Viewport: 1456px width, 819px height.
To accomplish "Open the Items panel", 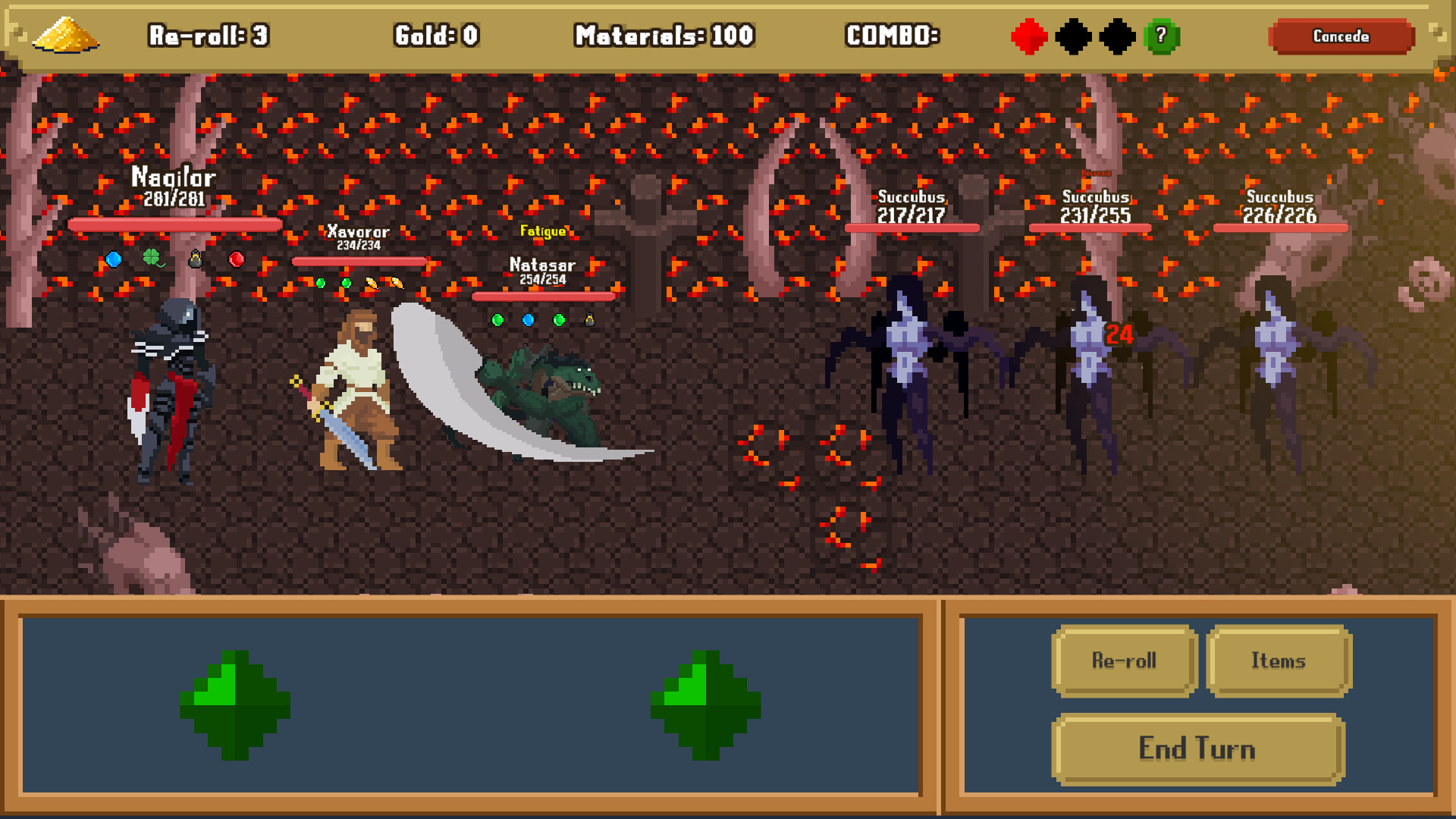I will click(1279, 661).
